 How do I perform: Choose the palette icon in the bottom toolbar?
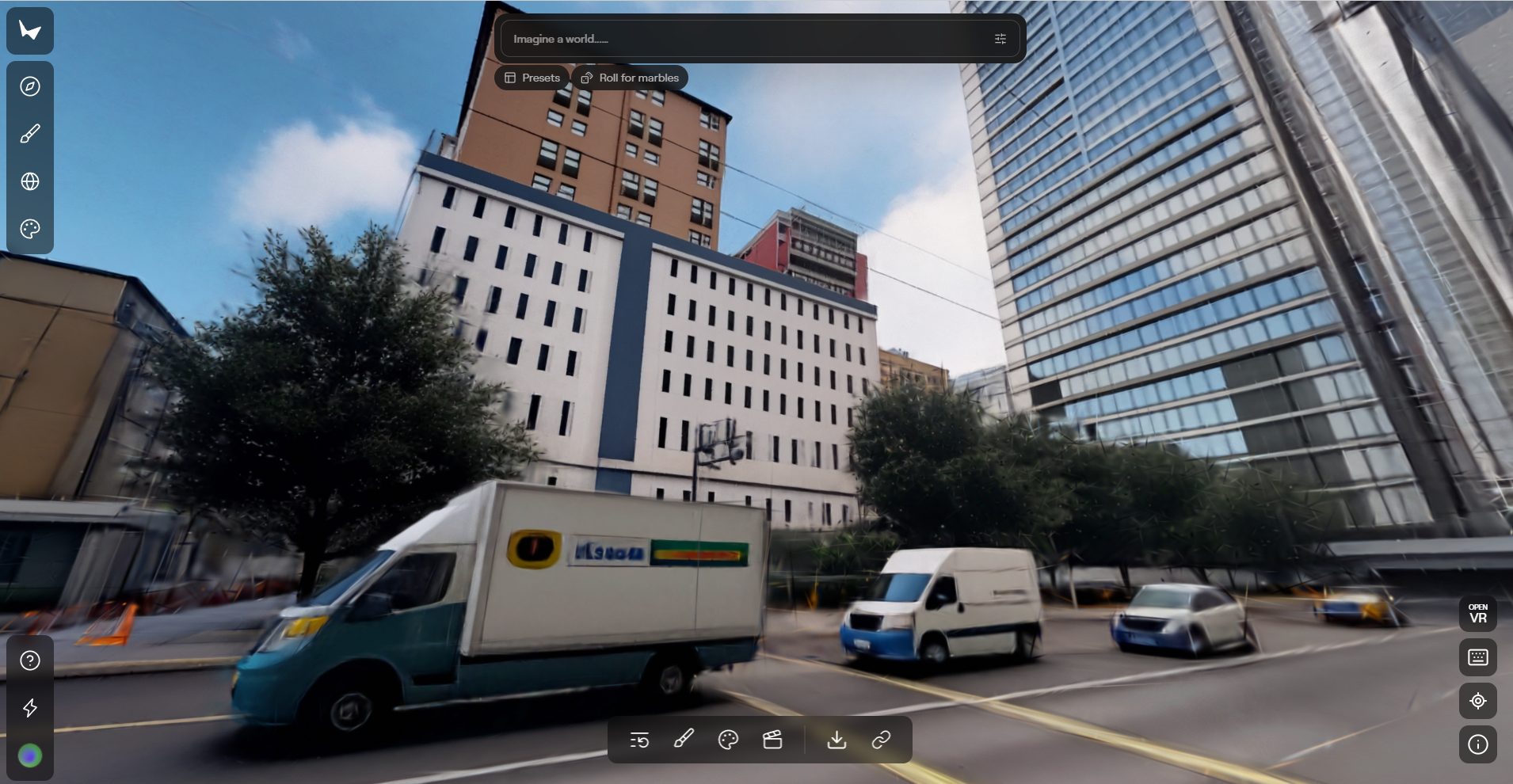[x=728, y=740]
